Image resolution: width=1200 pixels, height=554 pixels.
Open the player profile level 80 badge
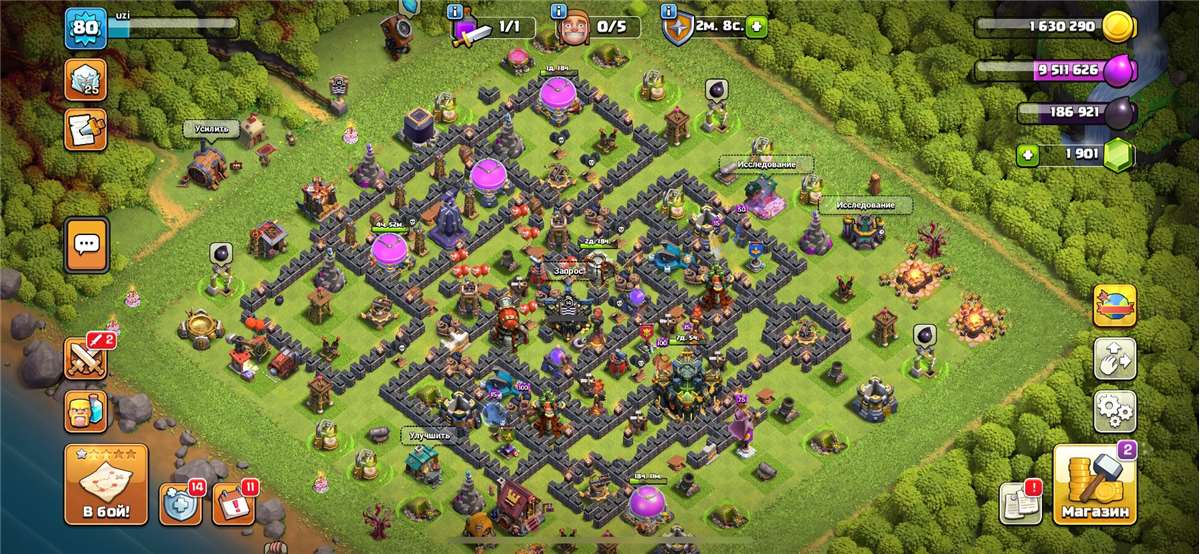click(85, 28)
